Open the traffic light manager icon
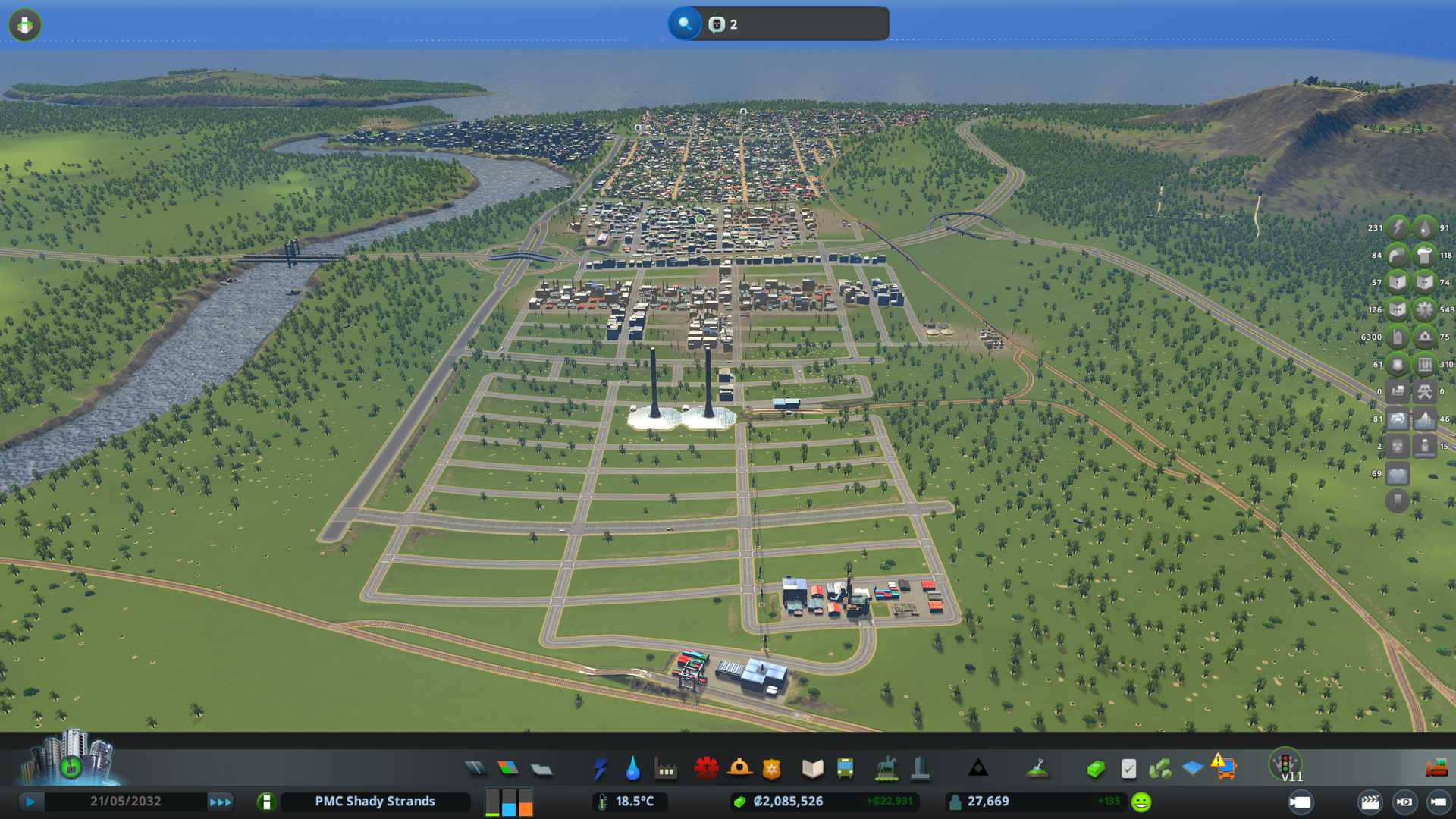 coord(1285,763)
